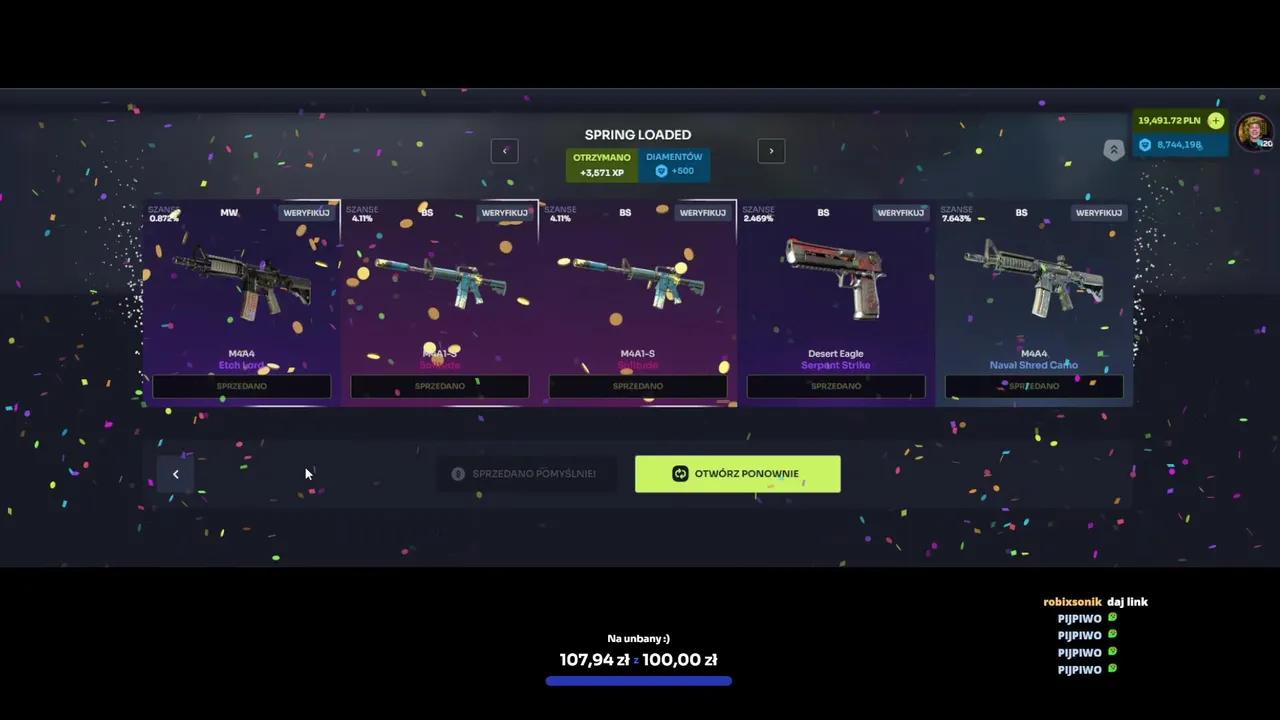Screen dimensions: 1280x720
Task: Click the green emote next to PIJPIWO message
Action: tap(1112, 618)
